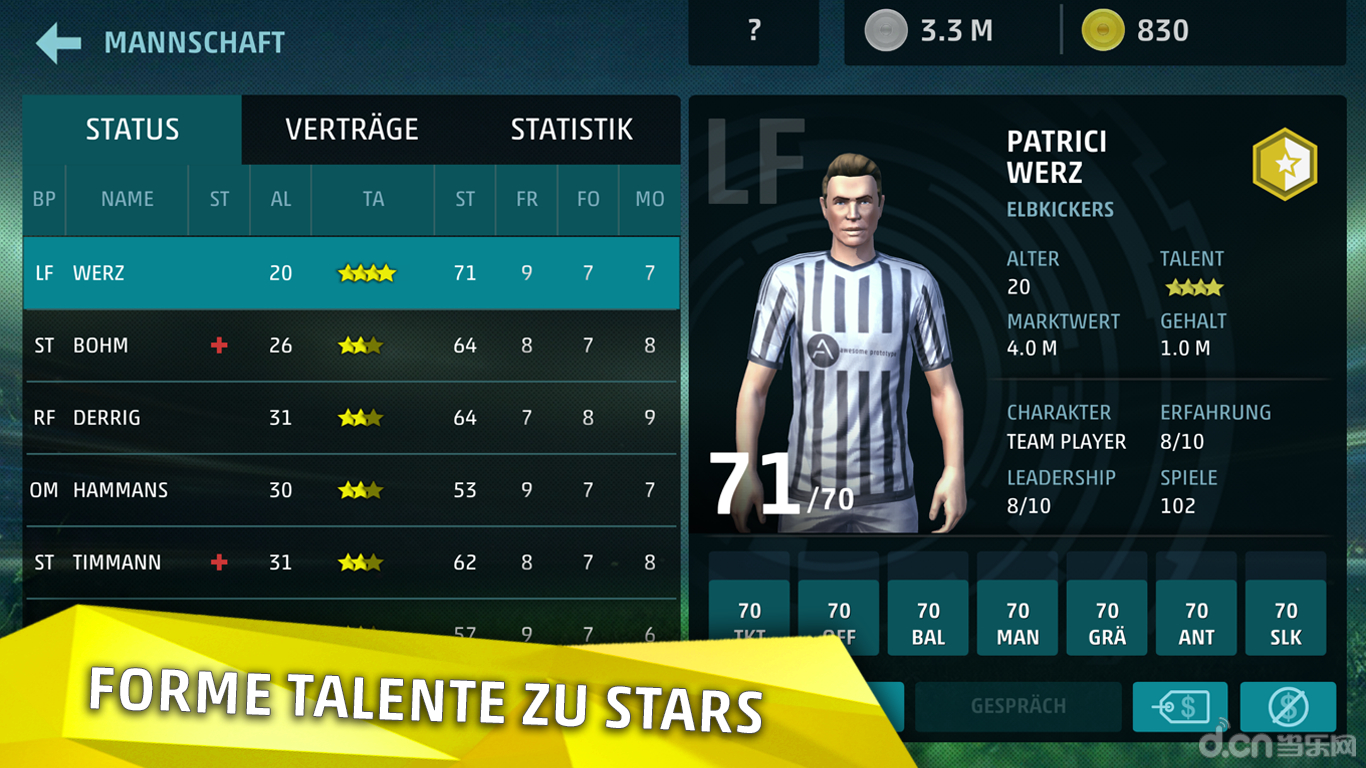This screenshot has width=1366, height=768.
Task: Select the Status tab
Action: pyautogui.click(x=132, y=130)
